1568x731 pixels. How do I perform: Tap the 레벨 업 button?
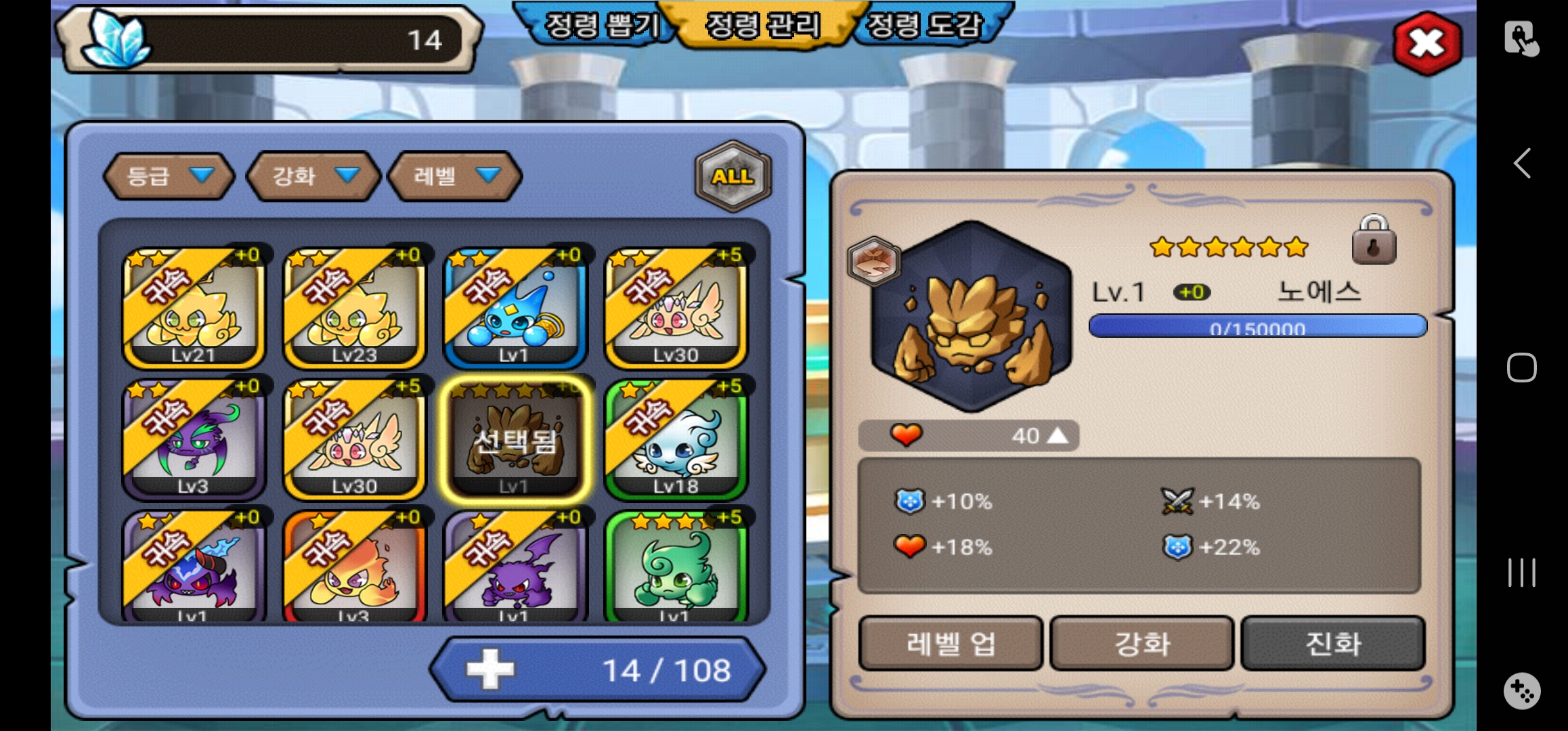tap(950, 643)
